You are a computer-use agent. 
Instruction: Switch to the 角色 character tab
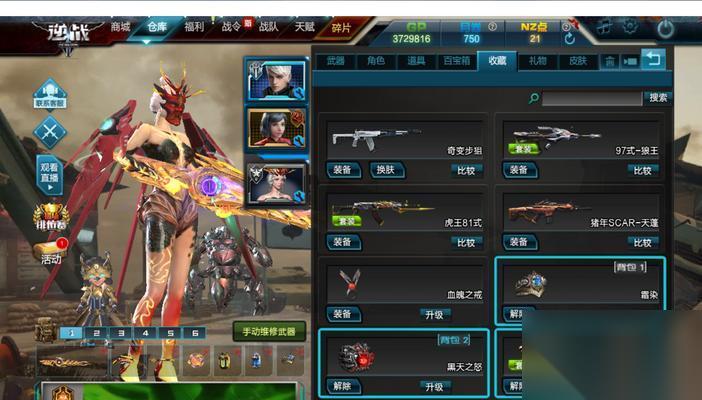tap(376, 61)
